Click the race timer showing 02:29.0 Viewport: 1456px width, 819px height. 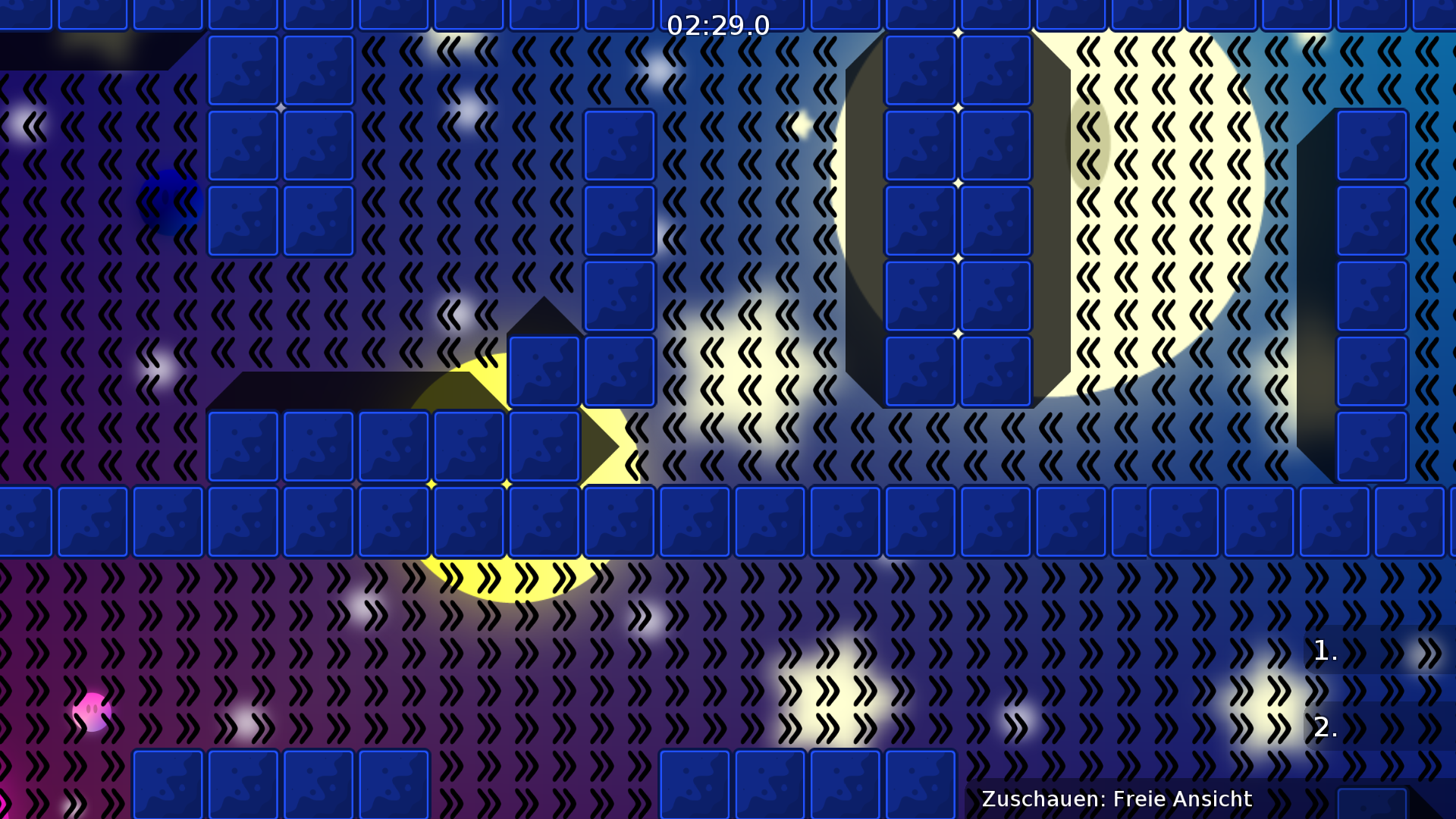[717, 25]
